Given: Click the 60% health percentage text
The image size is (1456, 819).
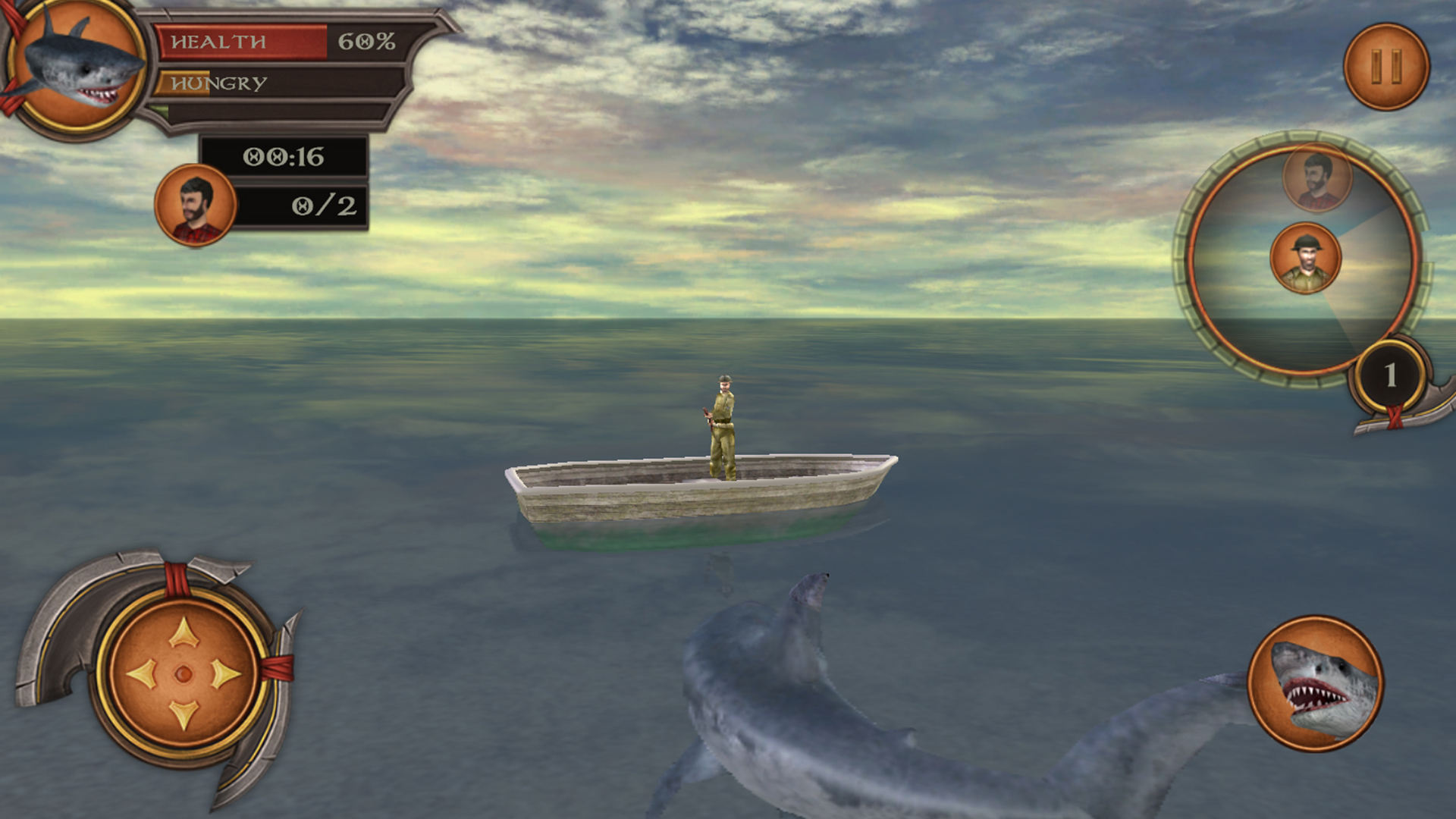Looking at the screenshot, I should (x=366, y=43).
